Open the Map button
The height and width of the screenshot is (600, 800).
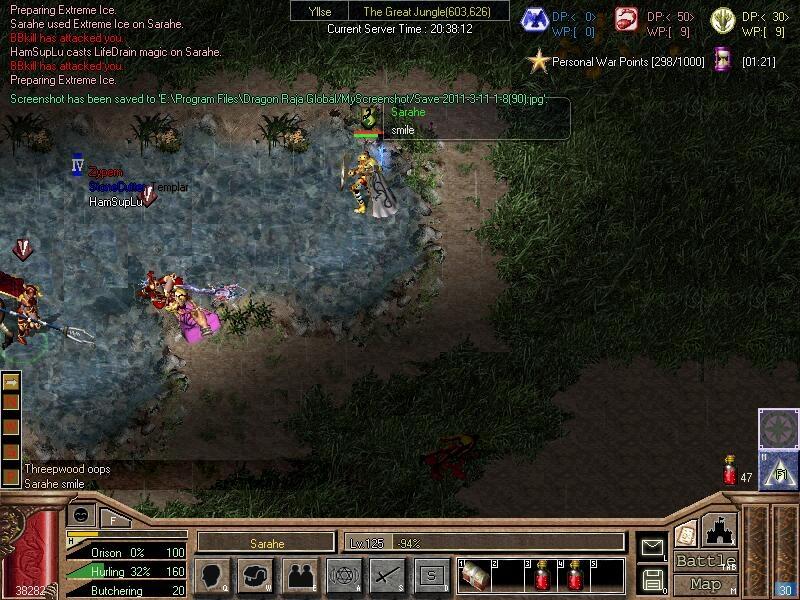click(x=705, y=584)
